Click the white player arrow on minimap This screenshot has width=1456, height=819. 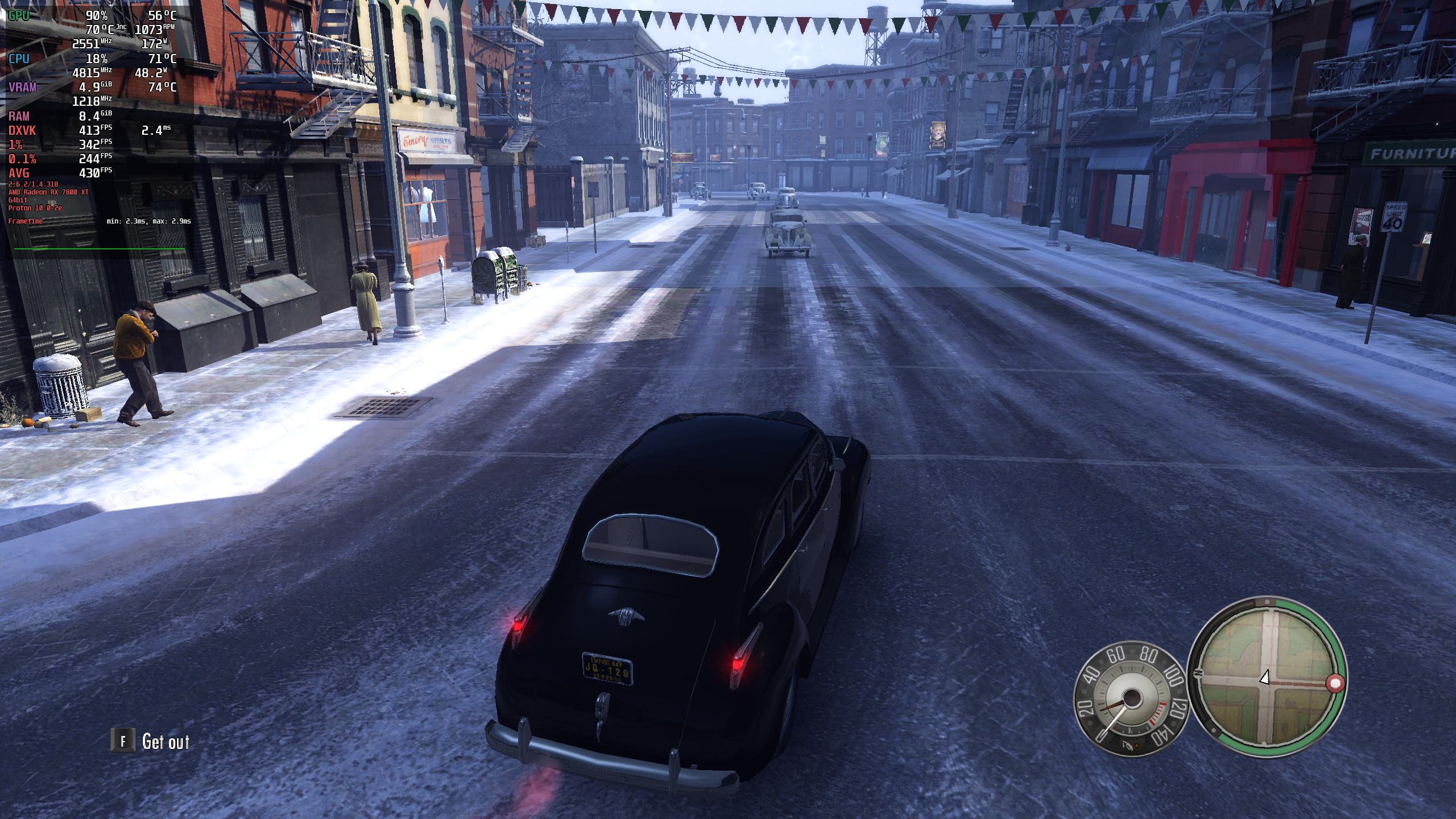point(1264,677)
